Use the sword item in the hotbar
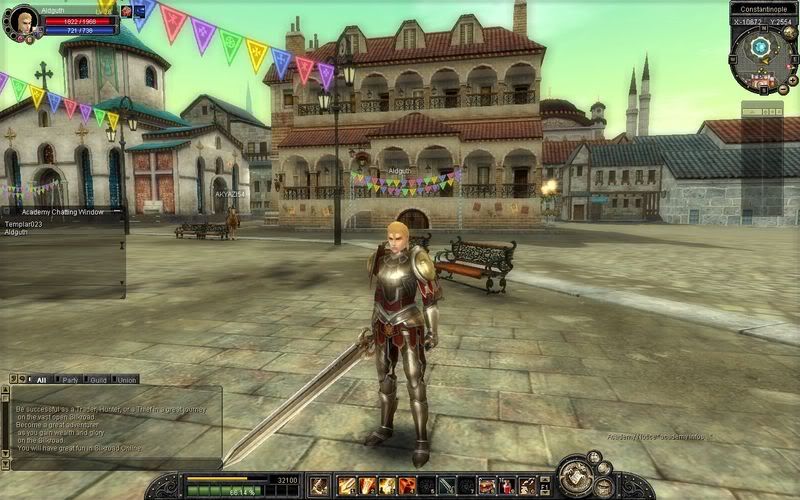 [x=446, y=485]
